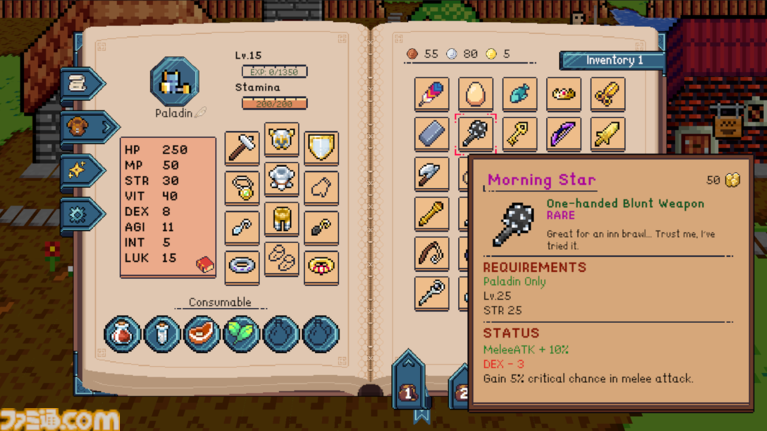The height and width of the screenshot is (431, 767).
Task: Switch to the sparkle stars side tab
Action: [x=80, y=170]
